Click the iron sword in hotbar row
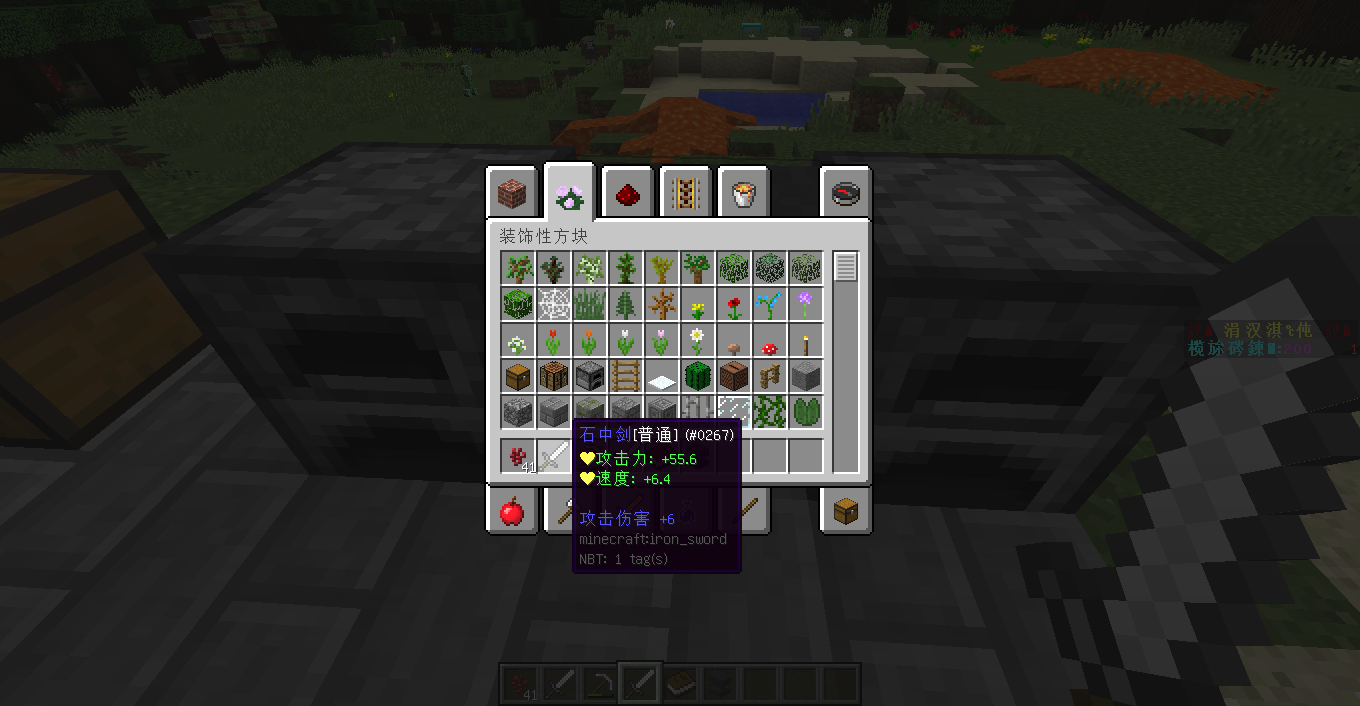 point(554,456)
